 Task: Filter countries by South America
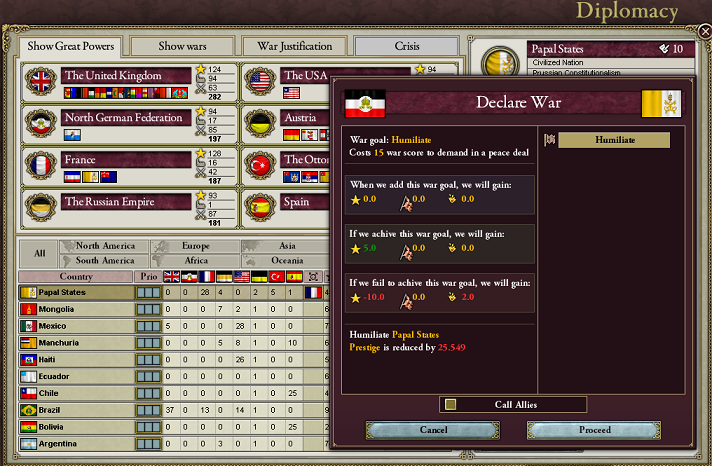coord(105,260)
